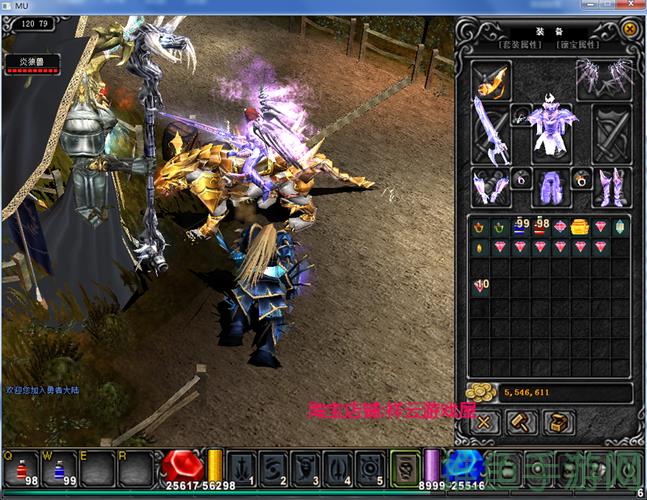Use the Q hotkey red potion
Image resolution: width=647 pixels, height=500 pixels.
tap(23, 468)
